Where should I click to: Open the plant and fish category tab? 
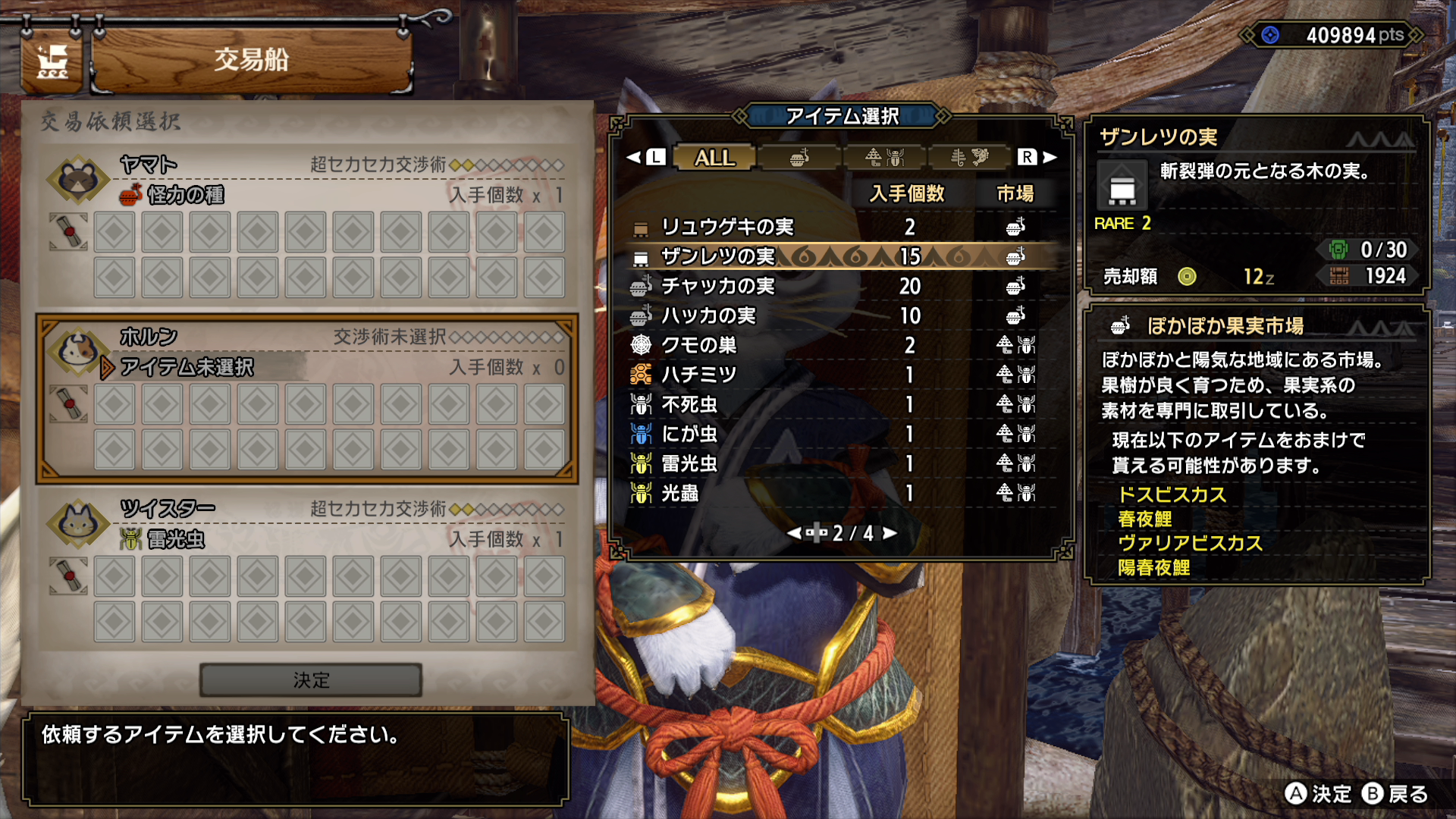click(969, 158)
